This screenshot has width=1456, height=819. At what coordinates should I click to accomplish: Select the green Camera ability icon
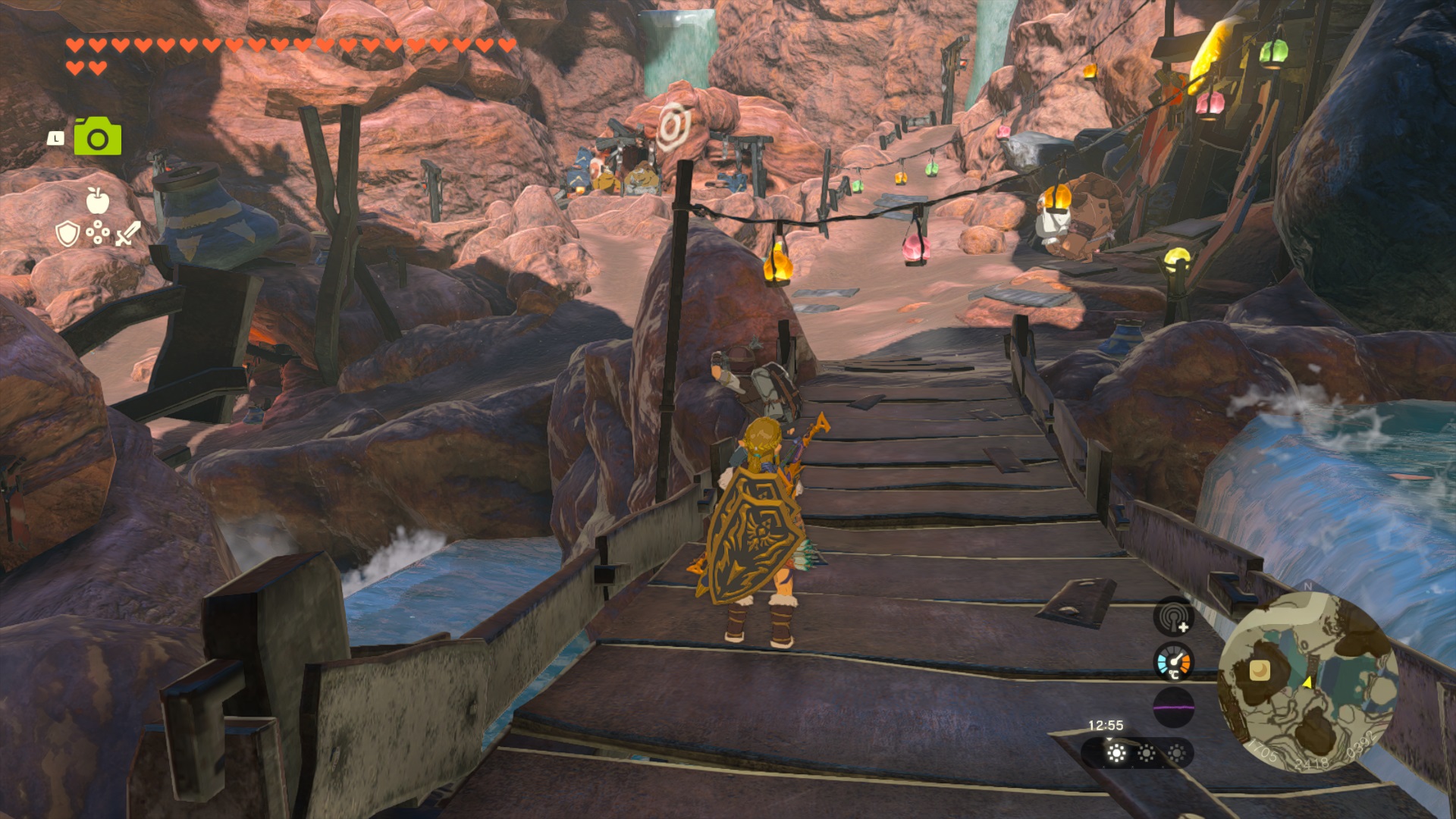pyautogui.click(x=98, y=137)
